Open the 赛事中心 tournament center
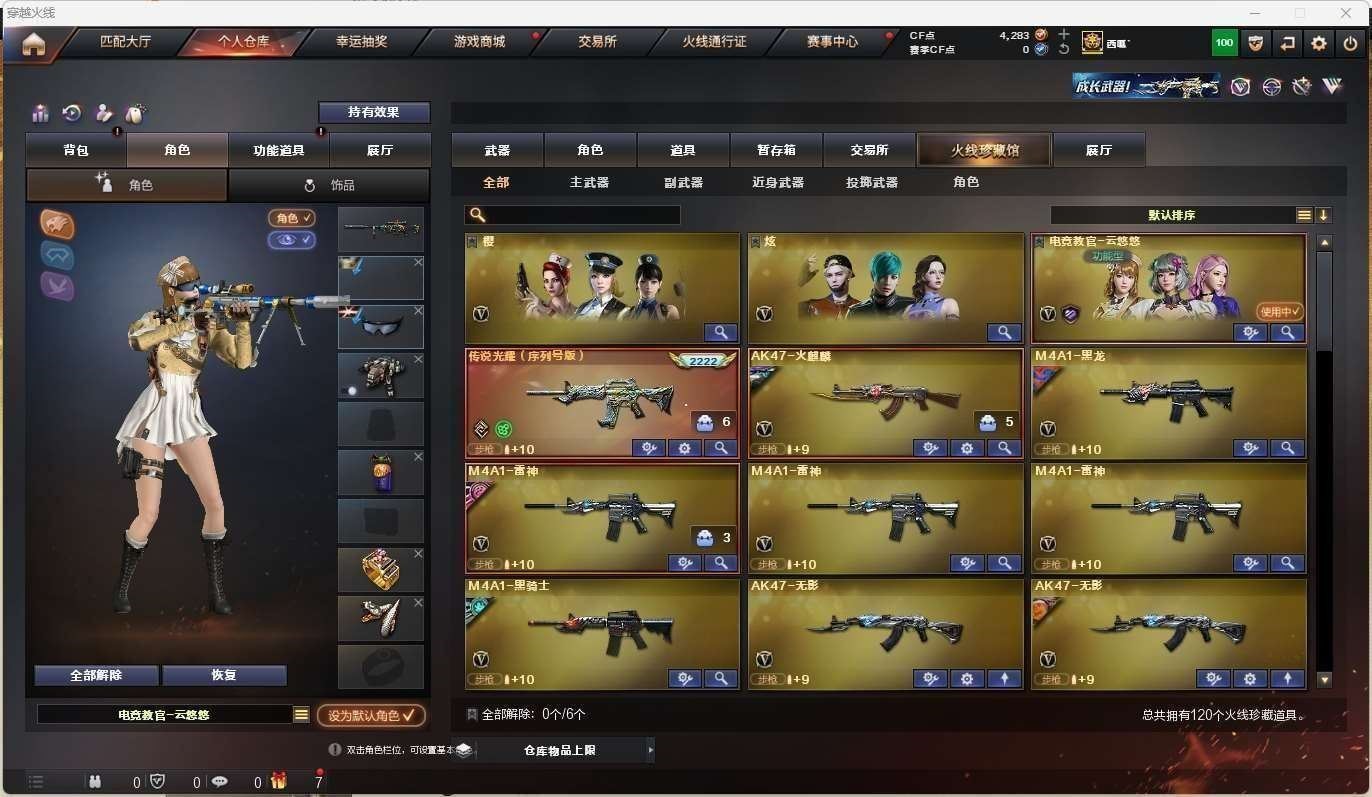The image size is (1372, 797). [832, 42]
